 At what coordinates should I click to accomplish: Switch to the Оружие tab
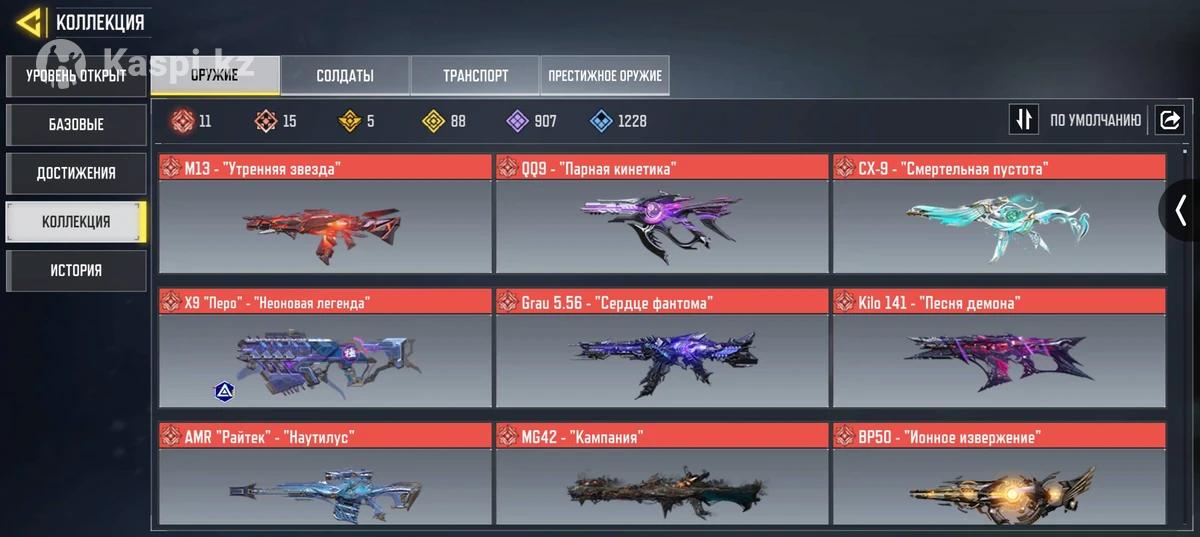(215, 75)
